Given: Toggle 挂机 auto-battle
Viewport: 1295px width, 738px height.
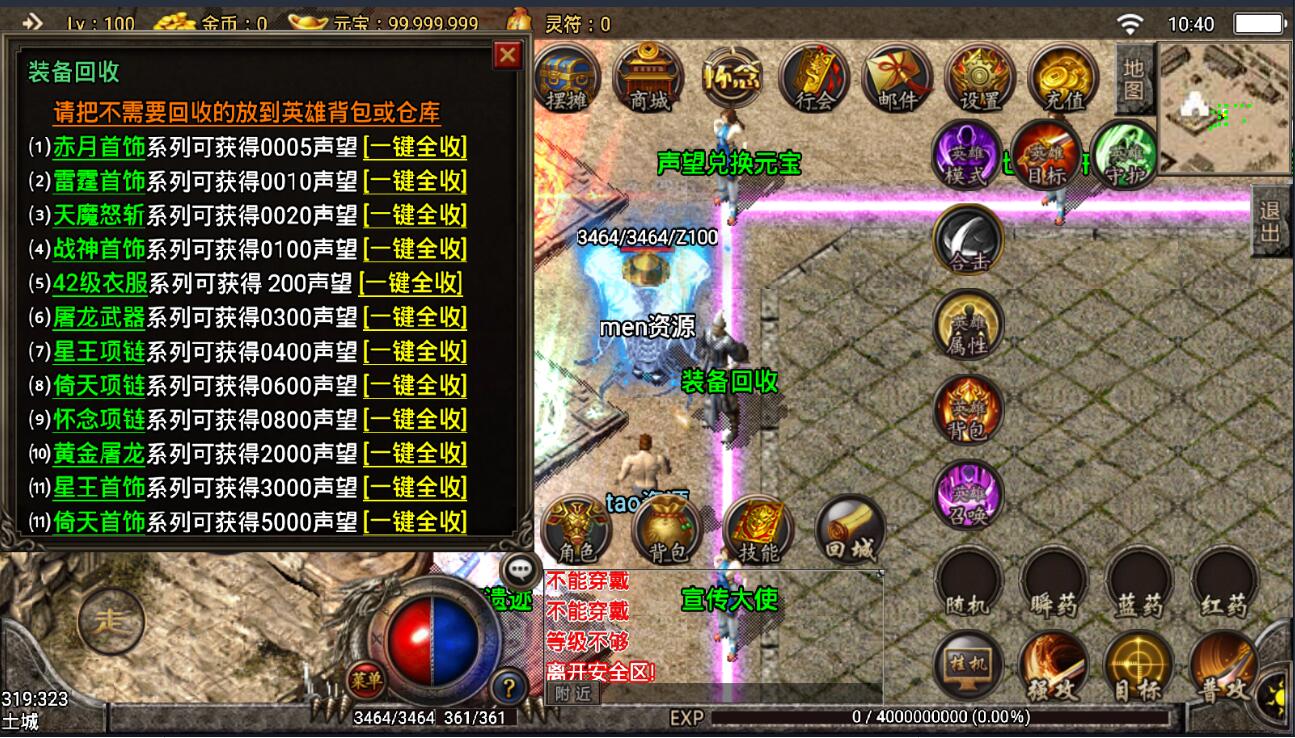Looking at the screenshot, I should point(968,665).
